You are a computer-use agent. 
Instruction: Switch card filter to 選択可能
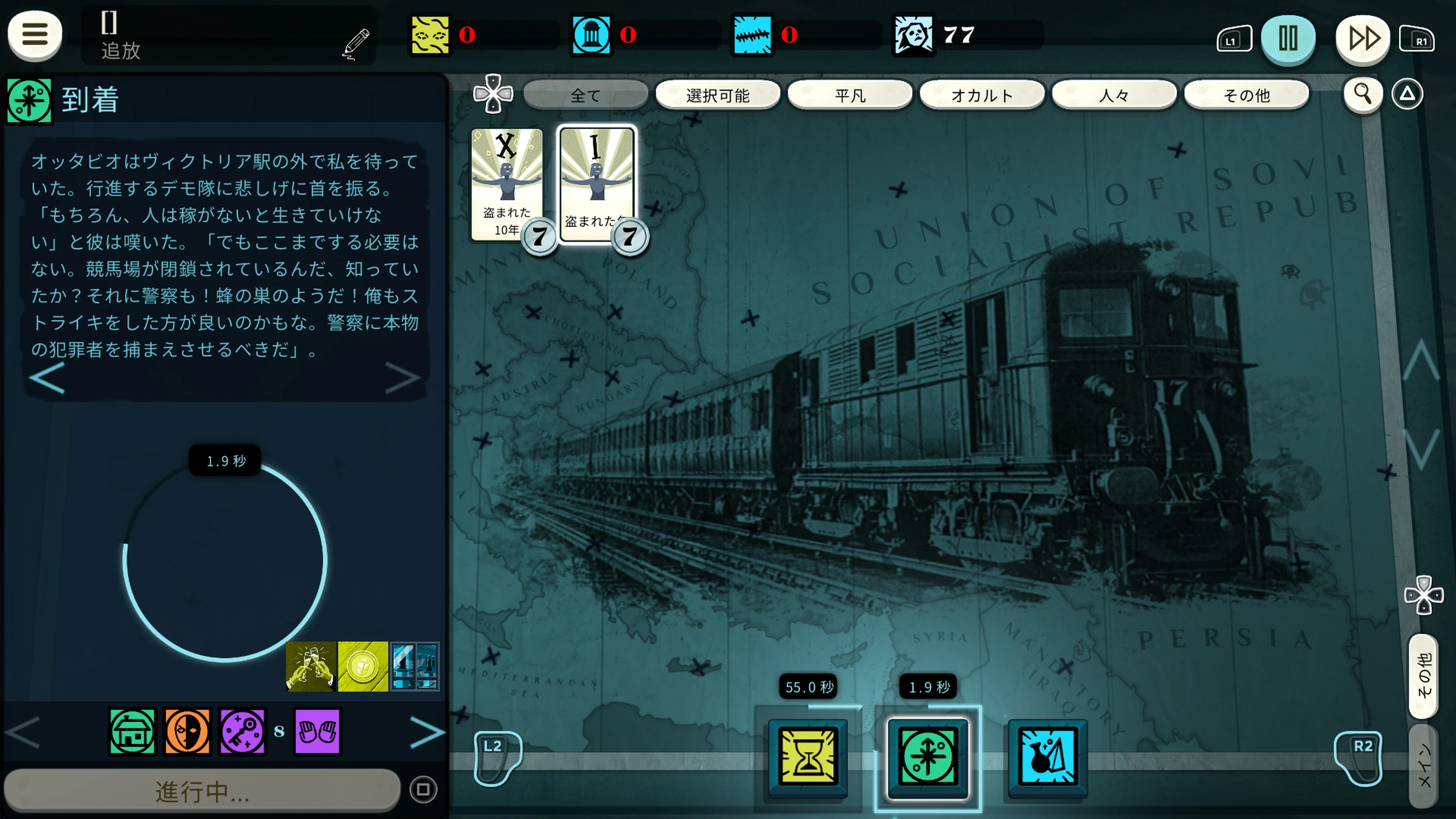(718, 94)
